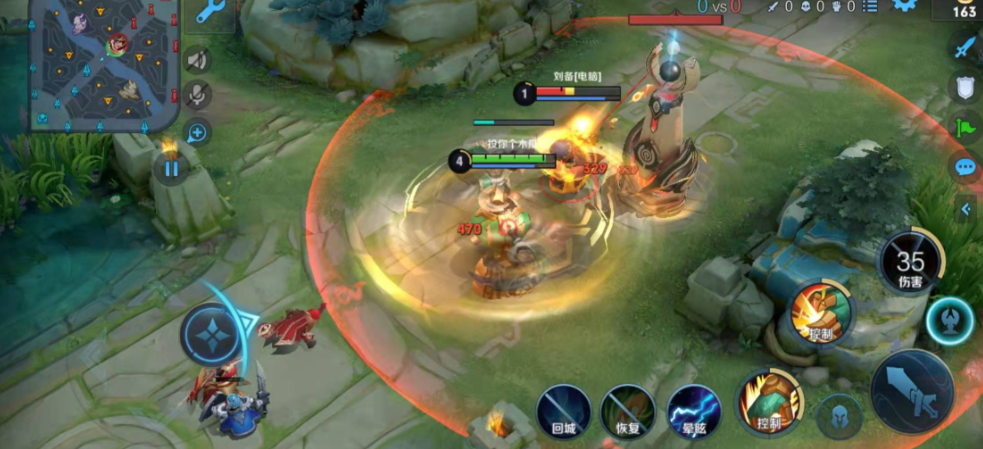Screen dimensions: 983x449
Task: Send the green flag gather signal
Action: click(x=964, y=127)
